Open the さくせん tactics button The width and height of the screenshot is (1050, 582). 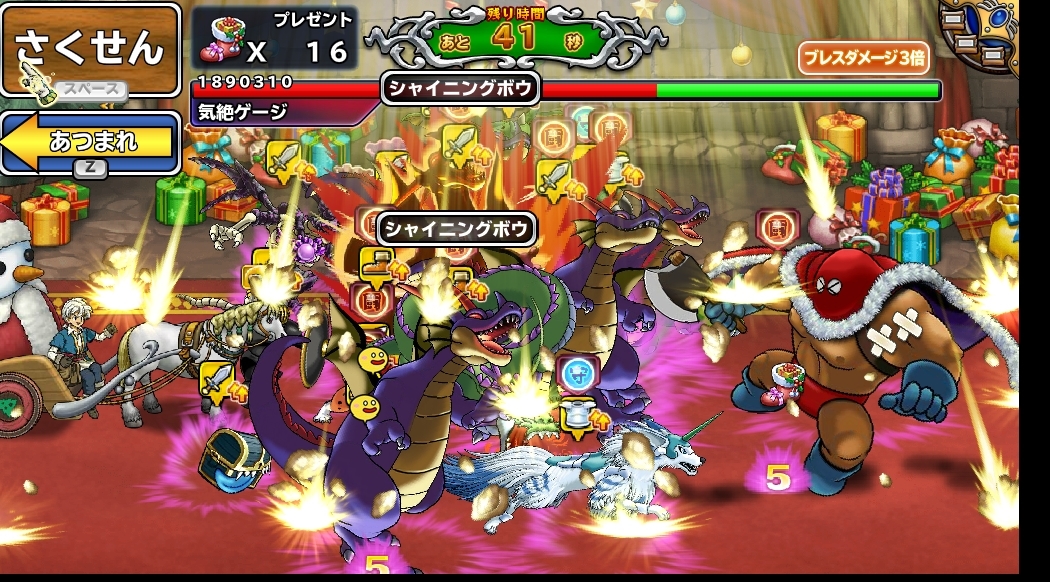coord(90,48)
